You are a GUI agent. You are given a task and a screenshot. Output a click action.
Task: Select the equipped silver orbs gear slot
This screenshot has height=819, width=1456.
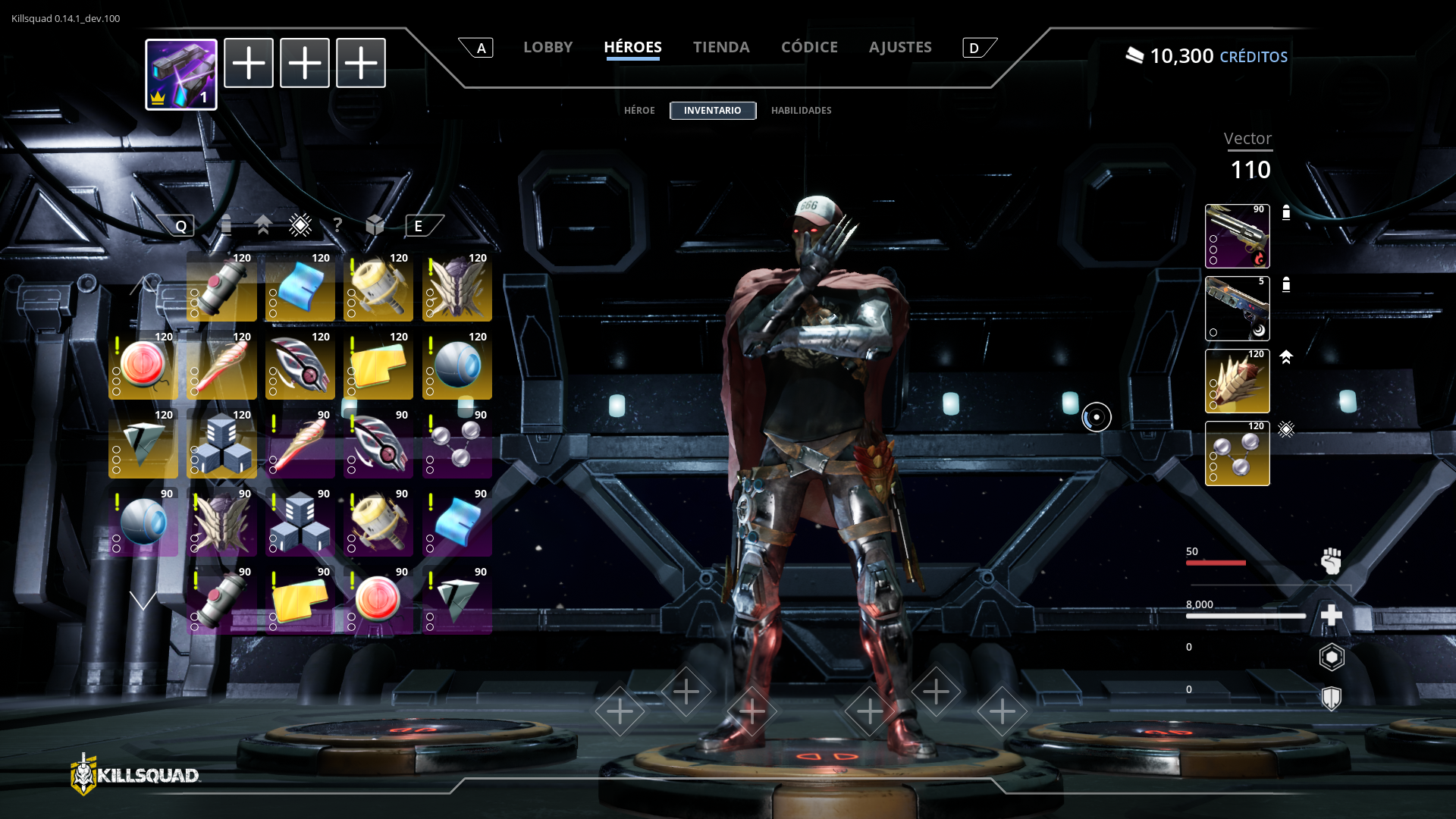coord(1237,453)
